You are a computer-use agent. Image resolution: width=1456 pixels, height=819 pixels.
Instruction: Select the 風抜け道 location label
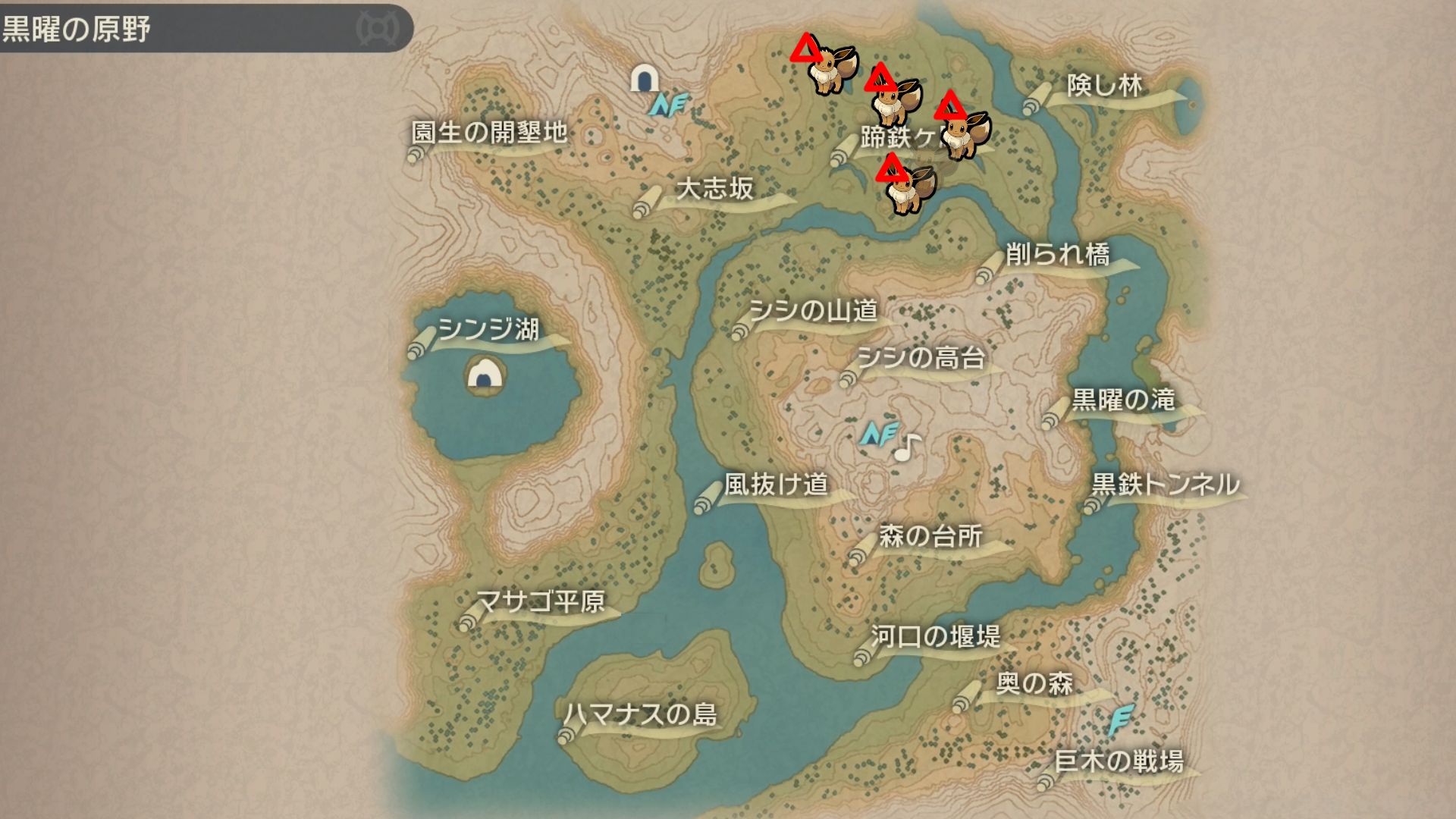[776, 485]
